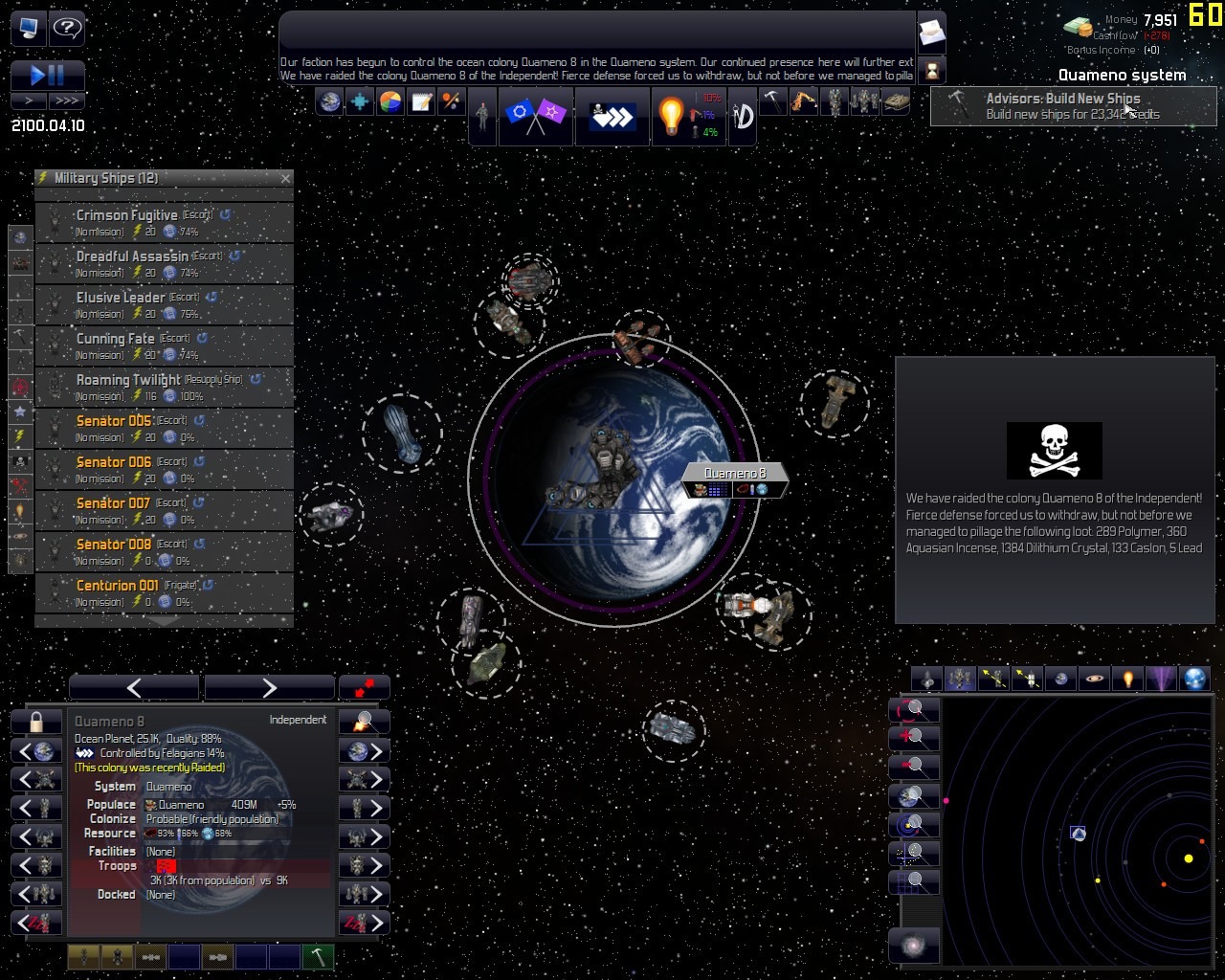Close the Military Ships list panel

[285, 178]
